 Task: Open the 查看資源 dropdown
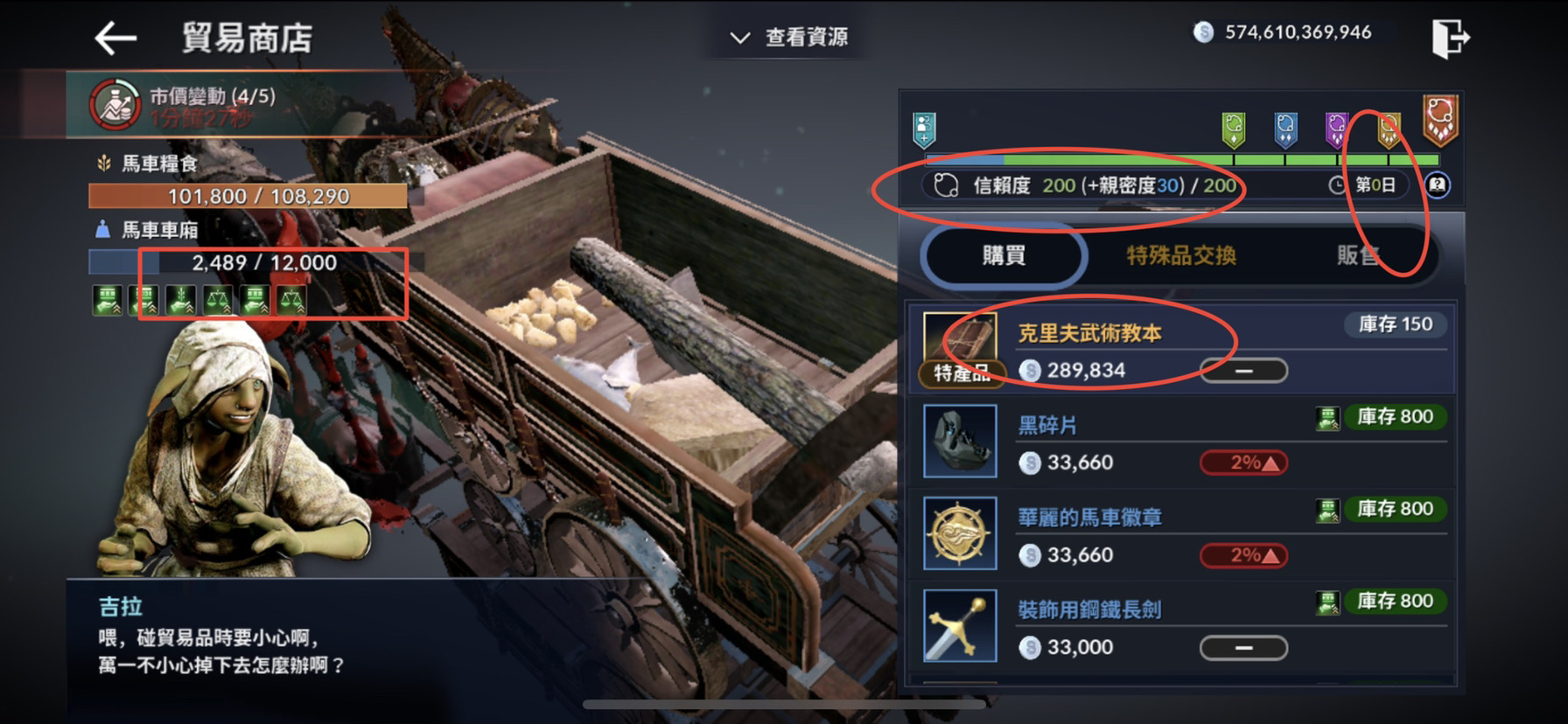787,37
